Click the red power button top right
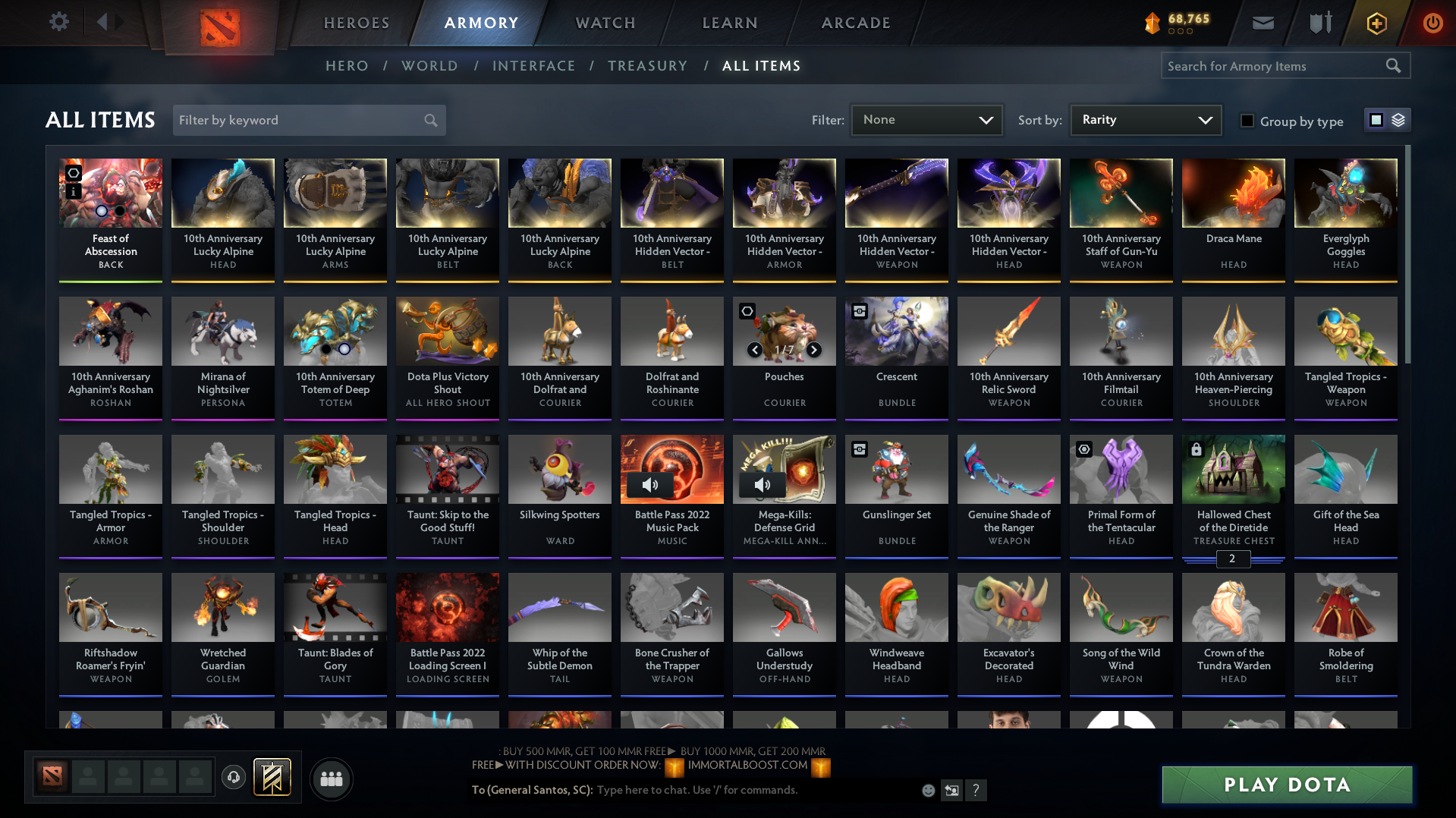This screenshot has width=1456, height=818. click(x=1432, y=23)
